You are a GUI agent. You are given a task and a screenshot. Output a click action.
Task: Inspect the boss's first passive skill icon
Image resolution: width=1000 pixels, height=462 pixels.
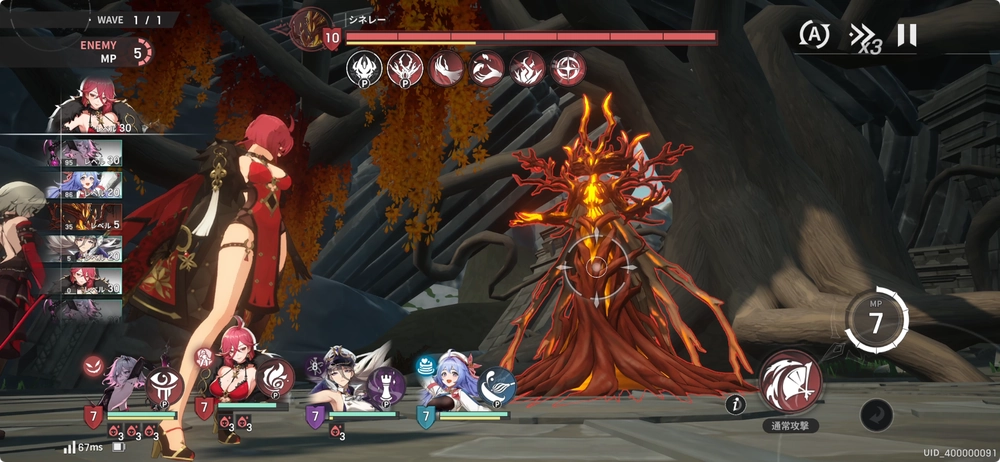pos(364,68)
